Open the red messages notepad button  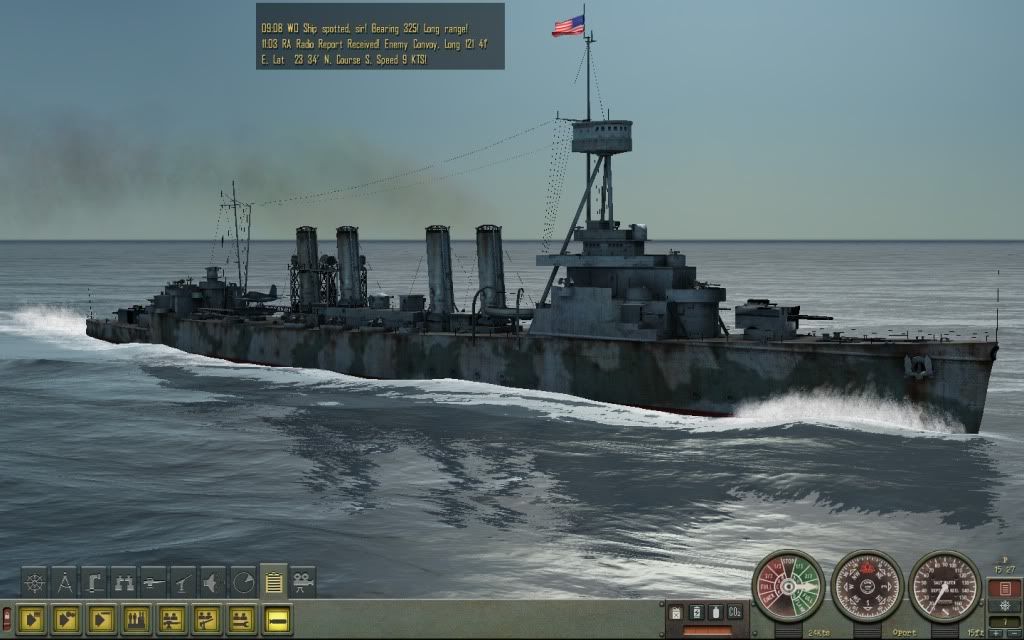[1004, 588]
